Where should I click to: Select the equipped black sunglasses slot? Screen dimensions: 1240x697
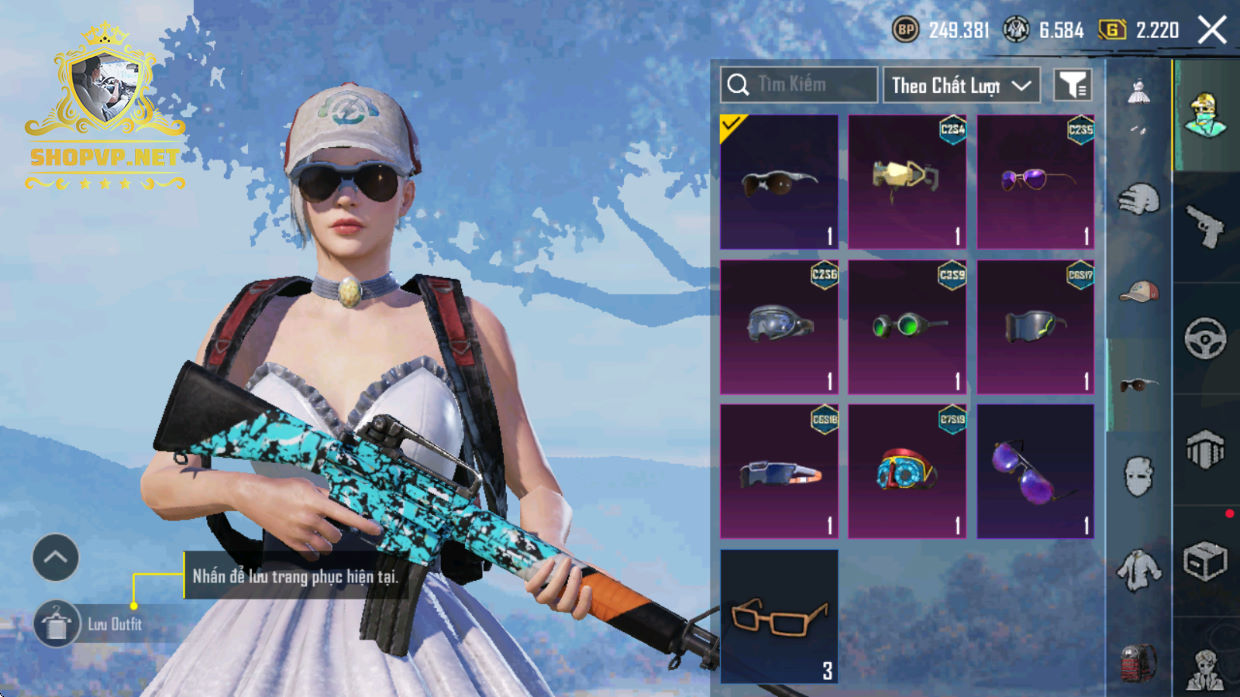click(779, 181)
